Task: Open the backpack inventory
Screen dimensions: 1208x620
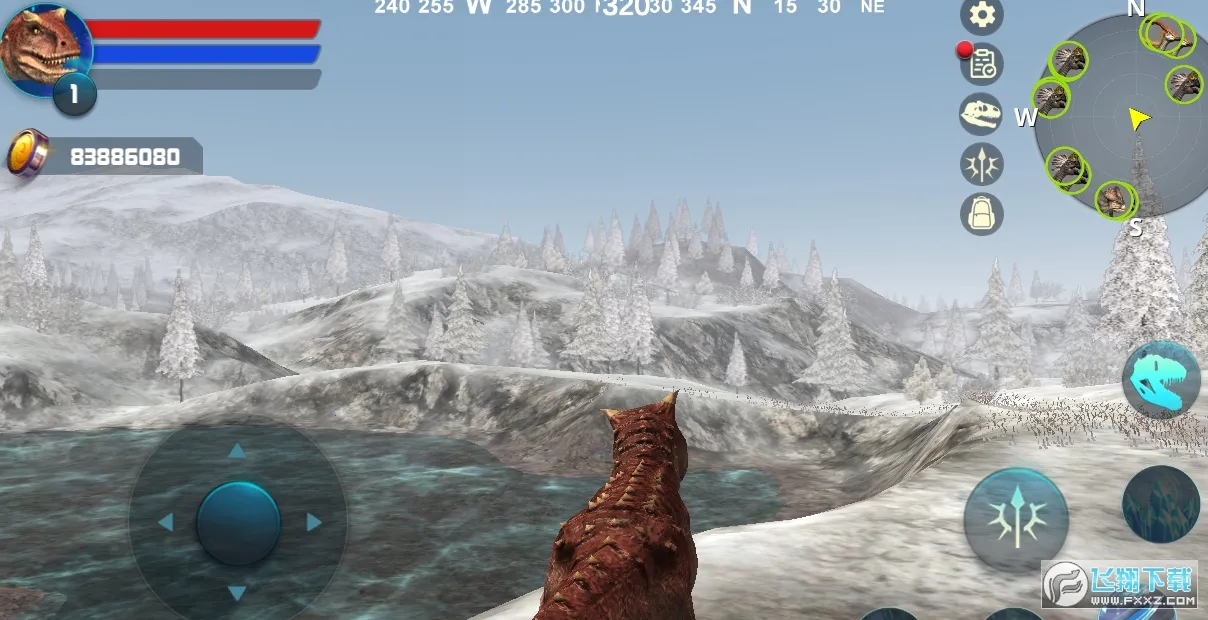Action: [x=981, y=213]
